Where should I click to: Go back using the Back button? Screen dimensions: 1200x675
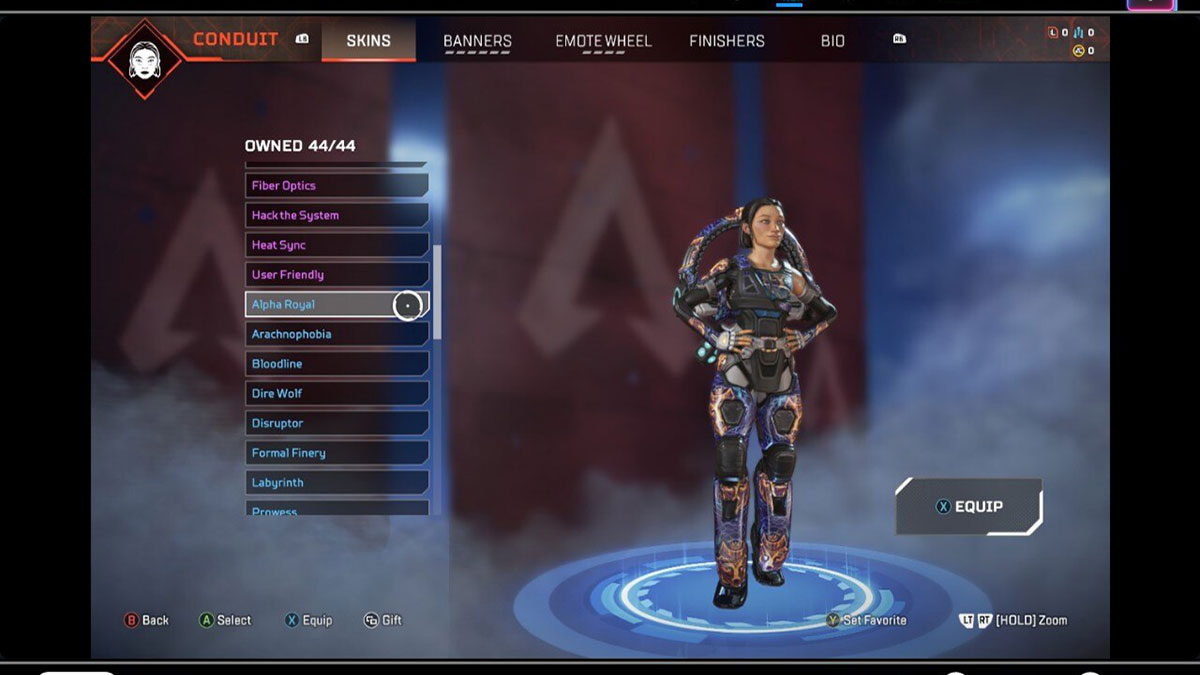point(146,620)
